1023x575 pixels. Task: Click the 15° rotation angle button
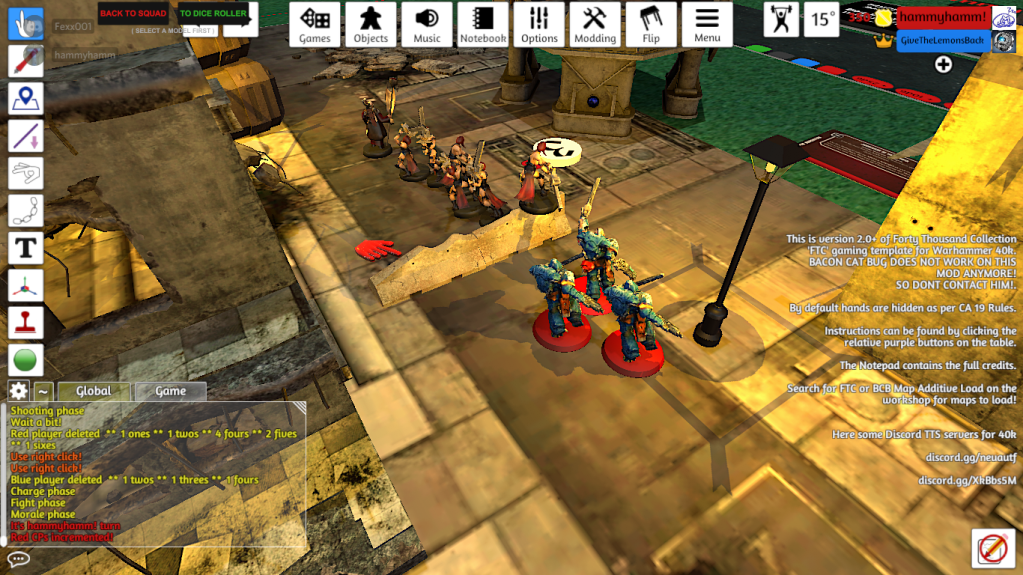823,19
